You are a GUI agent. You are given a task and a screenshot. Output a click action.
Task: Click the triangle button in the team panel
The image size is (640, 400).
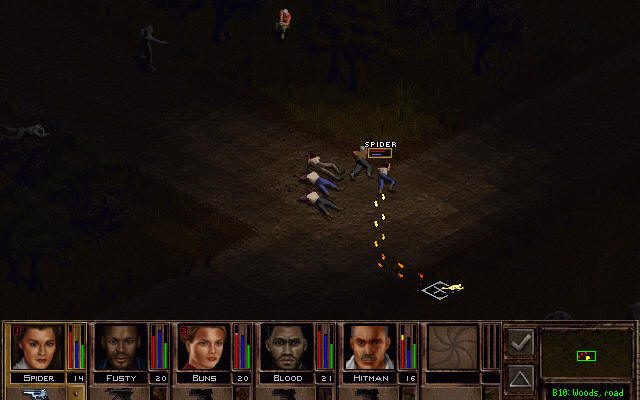click(x=520, y=377)
